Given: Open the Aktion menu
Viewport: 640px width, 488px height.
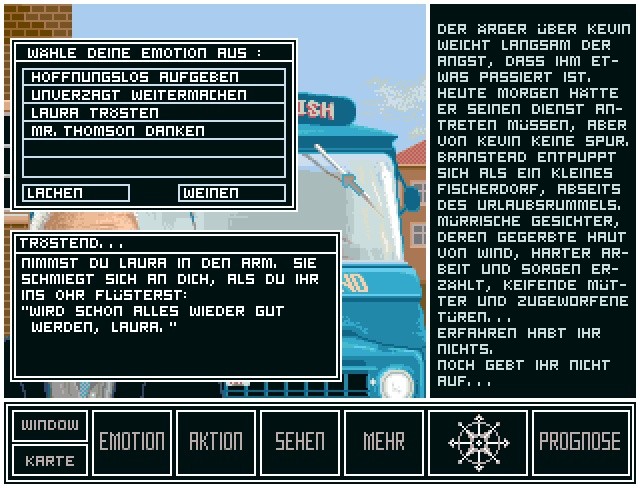Looking at the screenshot, I should click(216, 442).
